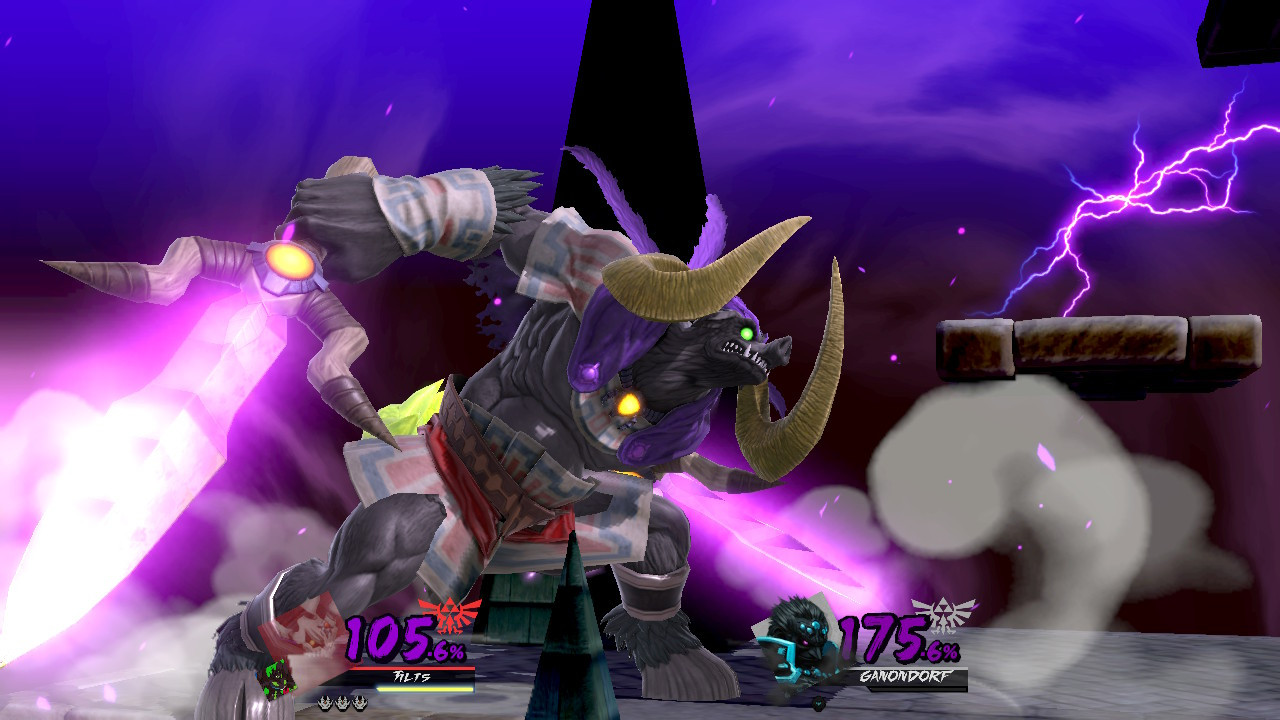Click the second skull stock icon under TILTS
Image resolution: width=1280 pixels, height=720 pixels.
[342, 702]
